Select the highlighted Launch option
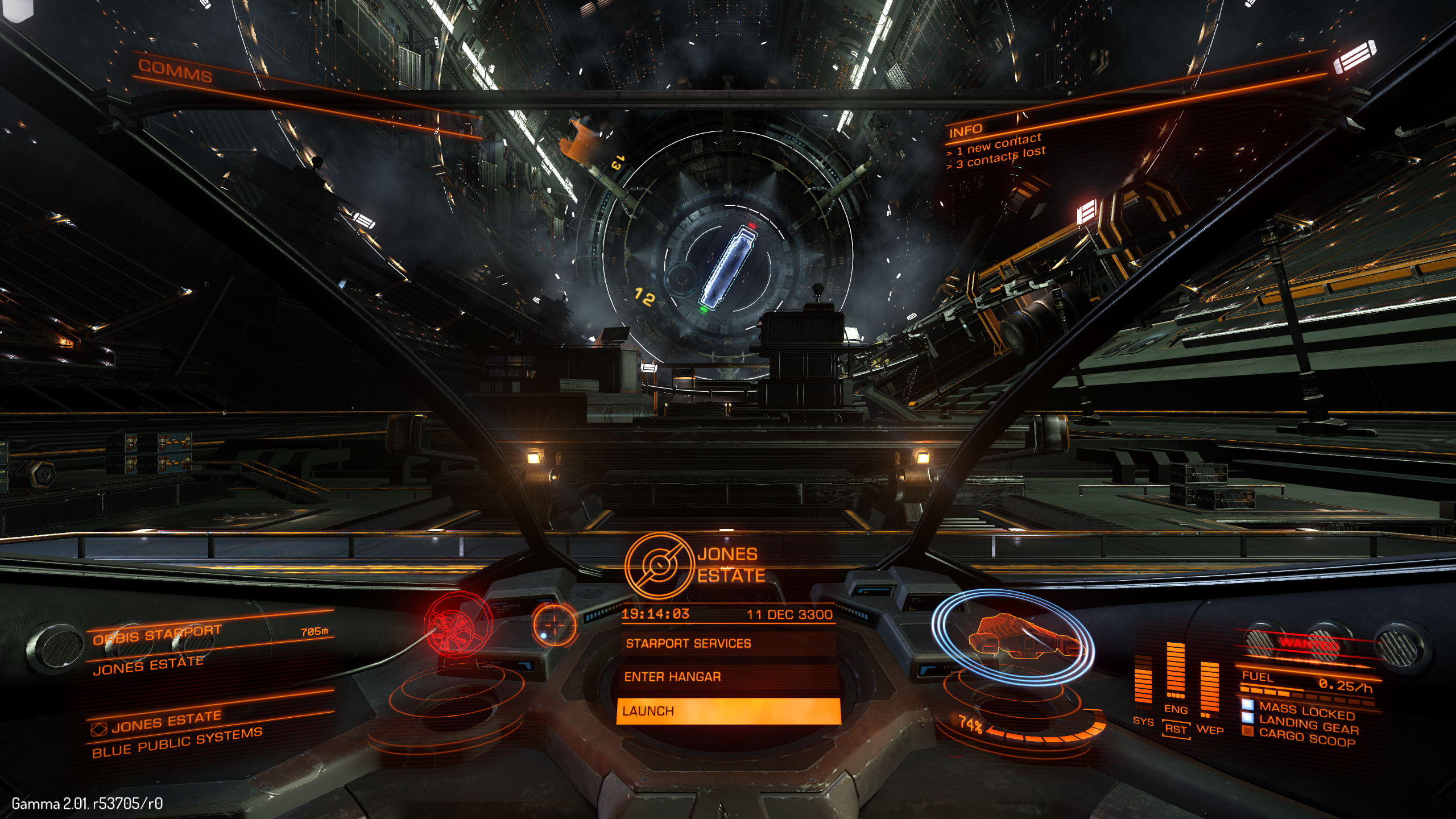The width and height of the screenshot is (1456, 819). pyautogui.click(x=728, y=711)
